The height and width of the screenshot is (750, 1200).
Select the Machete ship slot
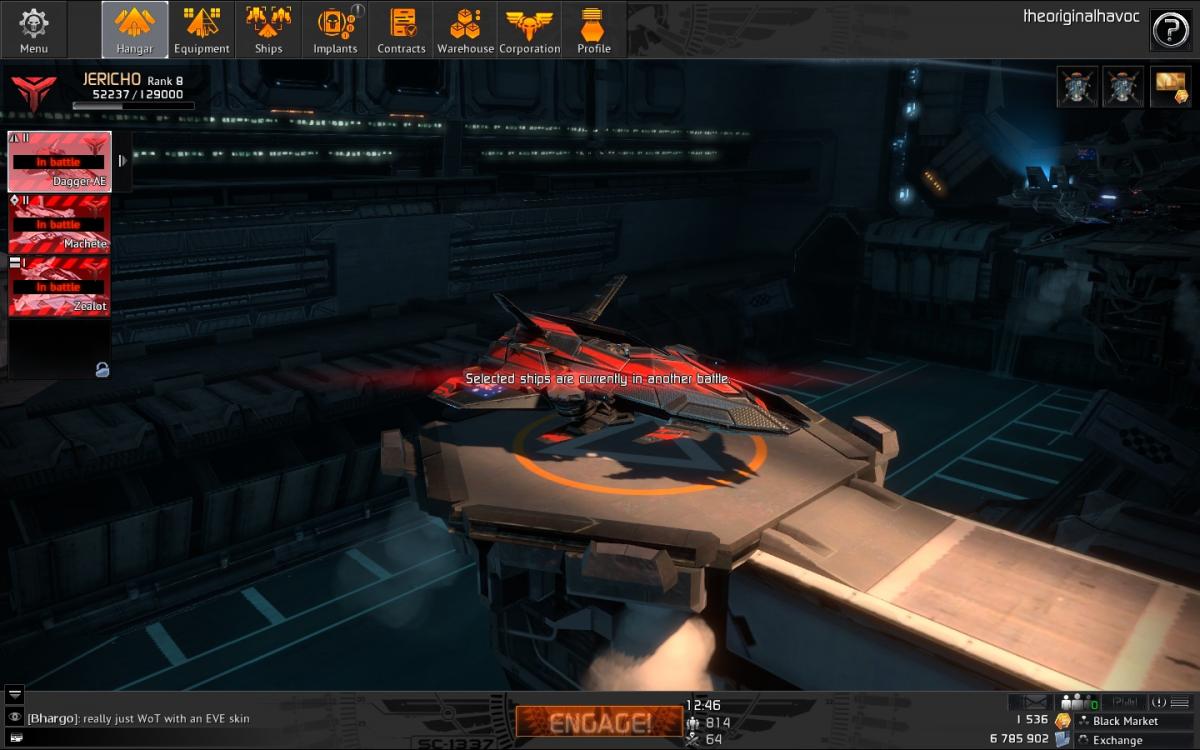tap(59, 224)
